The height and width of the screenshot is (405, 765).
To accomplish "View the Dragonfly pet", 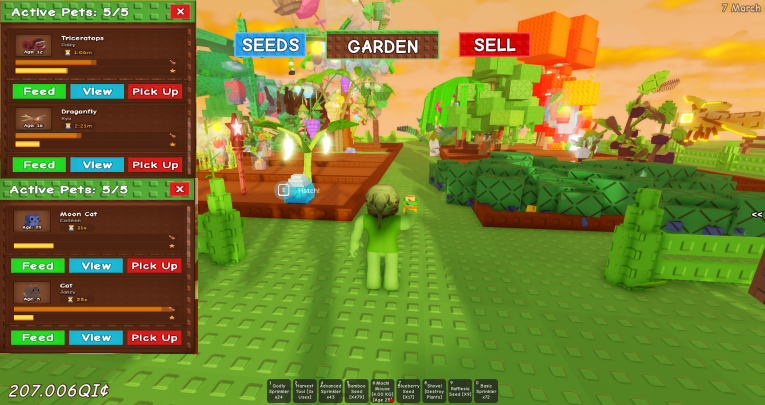I will pos(97,165).
